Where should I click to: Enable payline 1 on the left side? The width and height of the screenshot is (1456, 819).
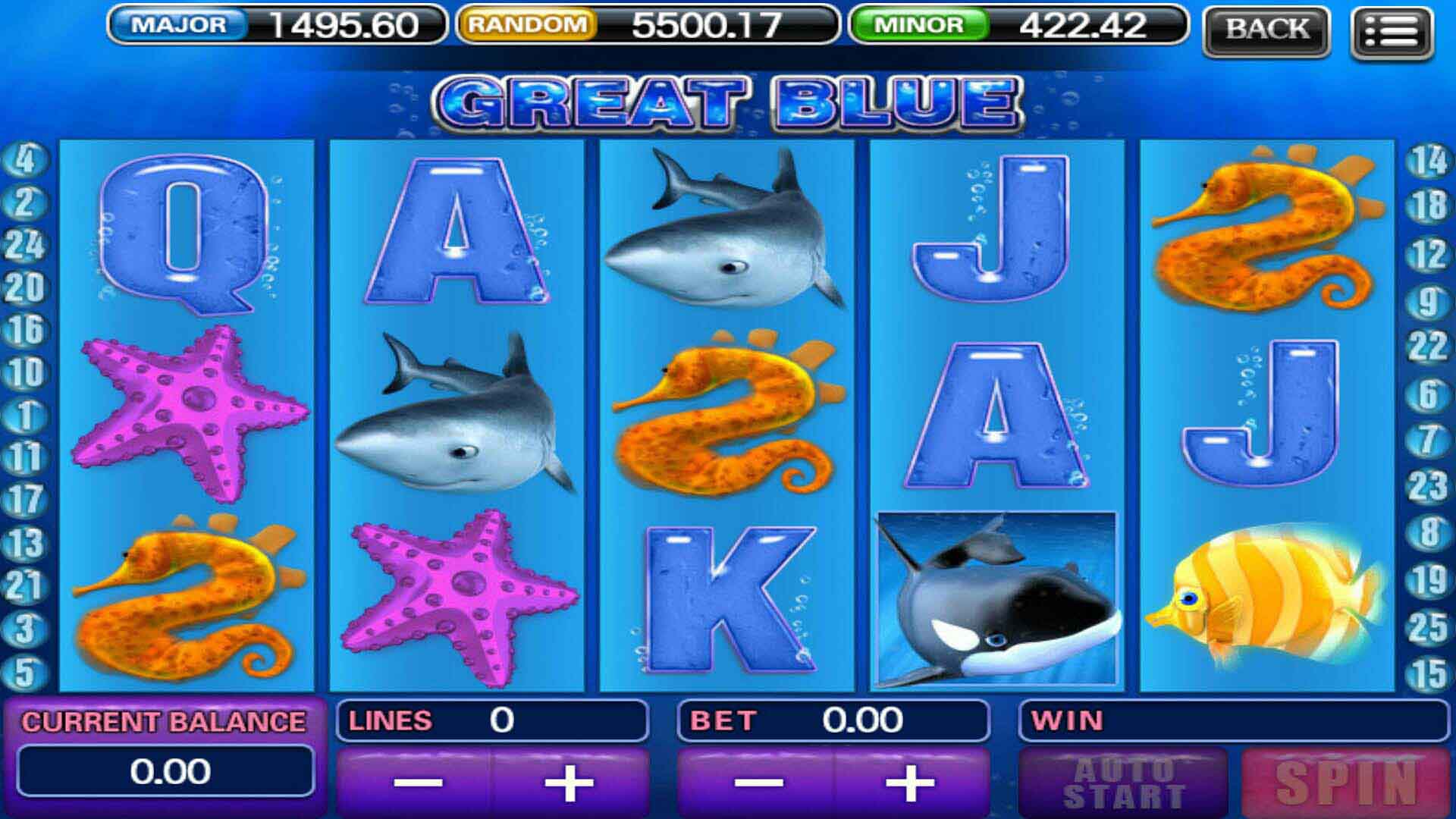click(26, 414)
